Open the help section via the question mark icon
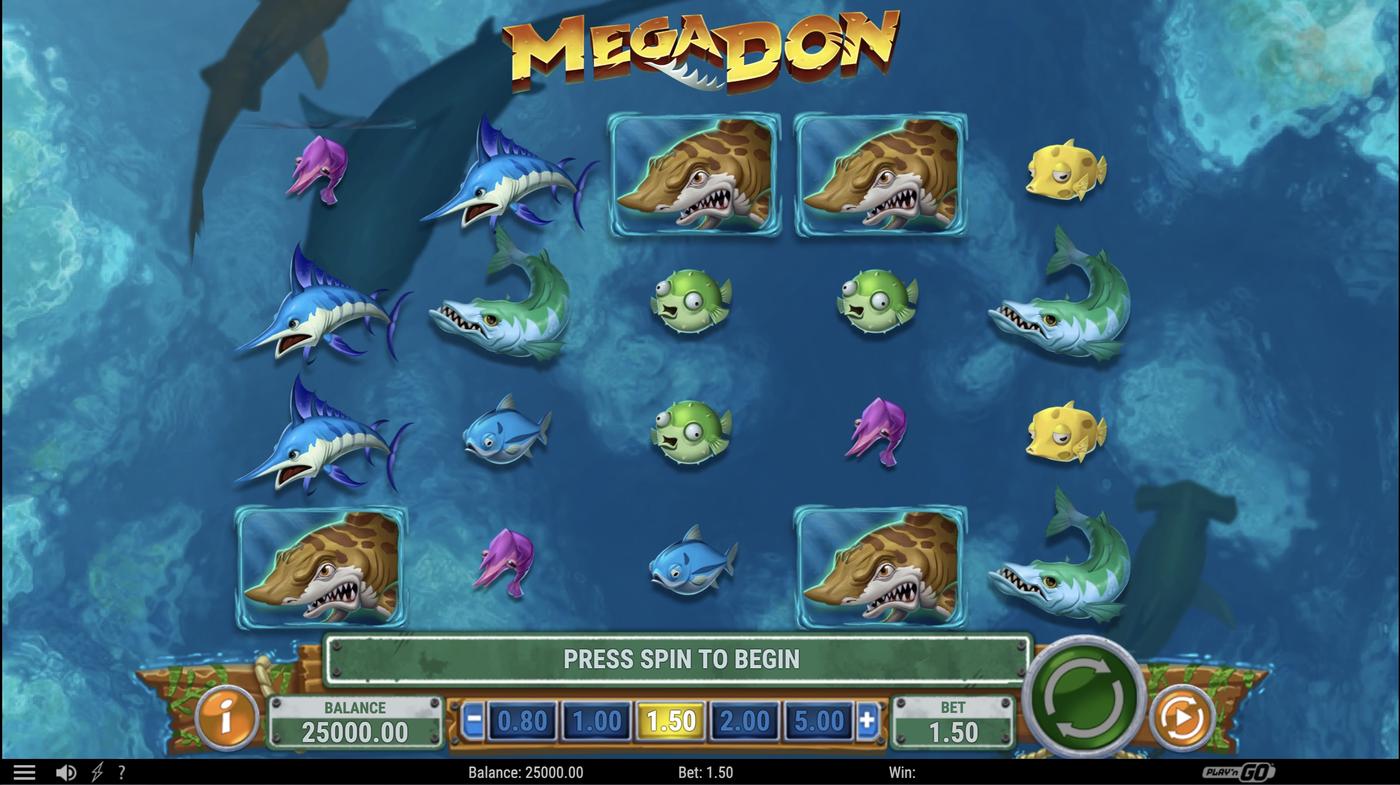Viewport: 1400px width, 785px height. click(121, 771)
